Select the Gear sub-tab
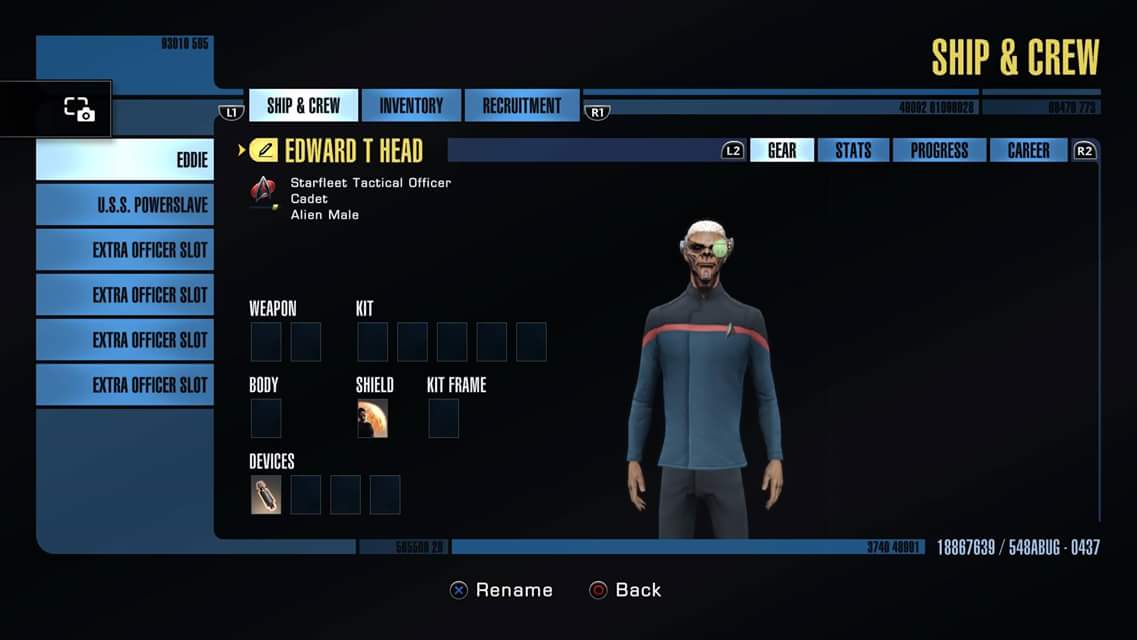Screen dimensions: 1137x640 coord(782,151)
